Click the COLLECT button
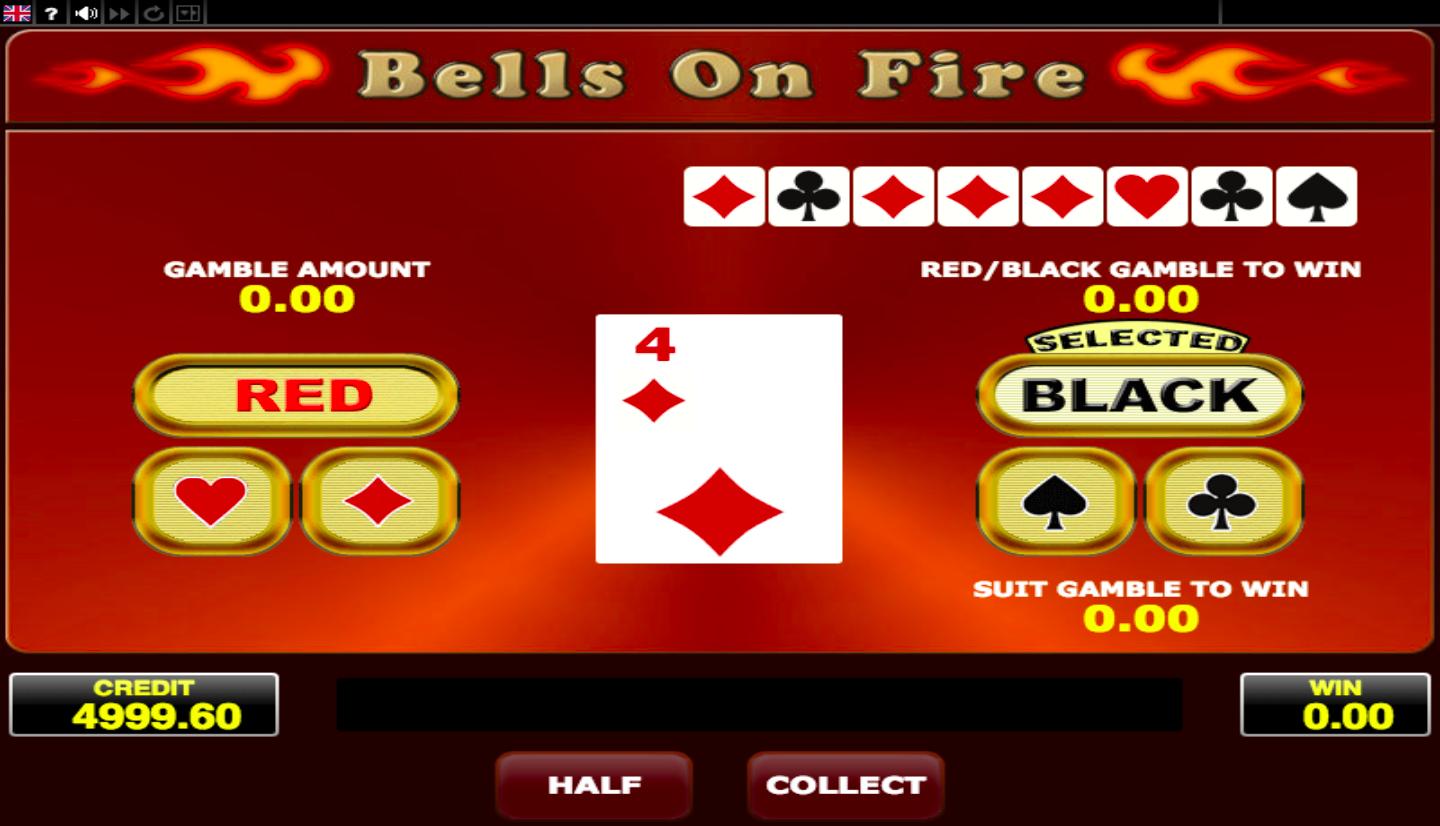This screenshot has height=826, width=1440. [x=845, y=786]
